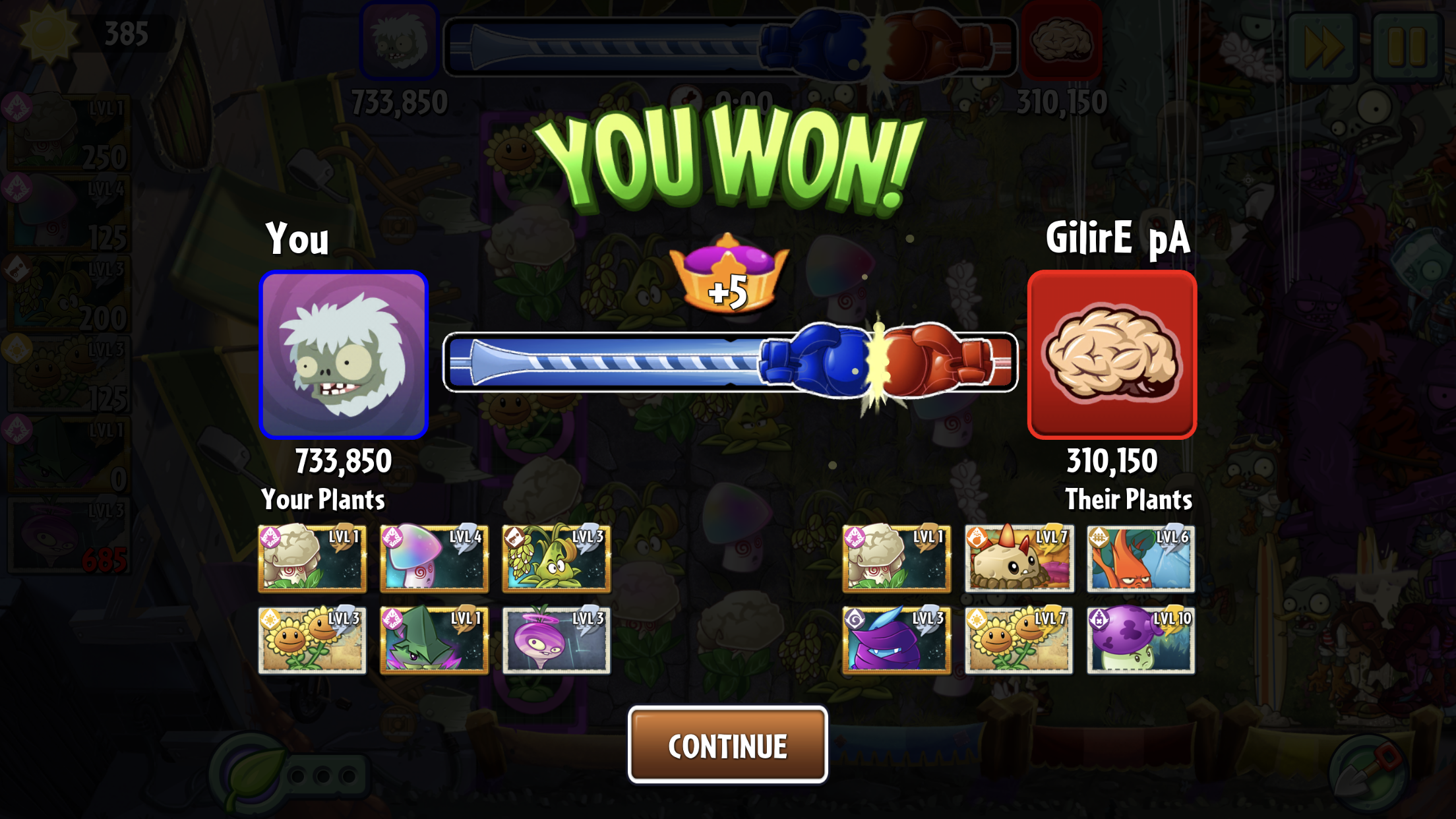This screenshot has height=819, width=1456.
Task: Choose your level 4 Hypno-shroom card
Action: [x=434, y=558]
